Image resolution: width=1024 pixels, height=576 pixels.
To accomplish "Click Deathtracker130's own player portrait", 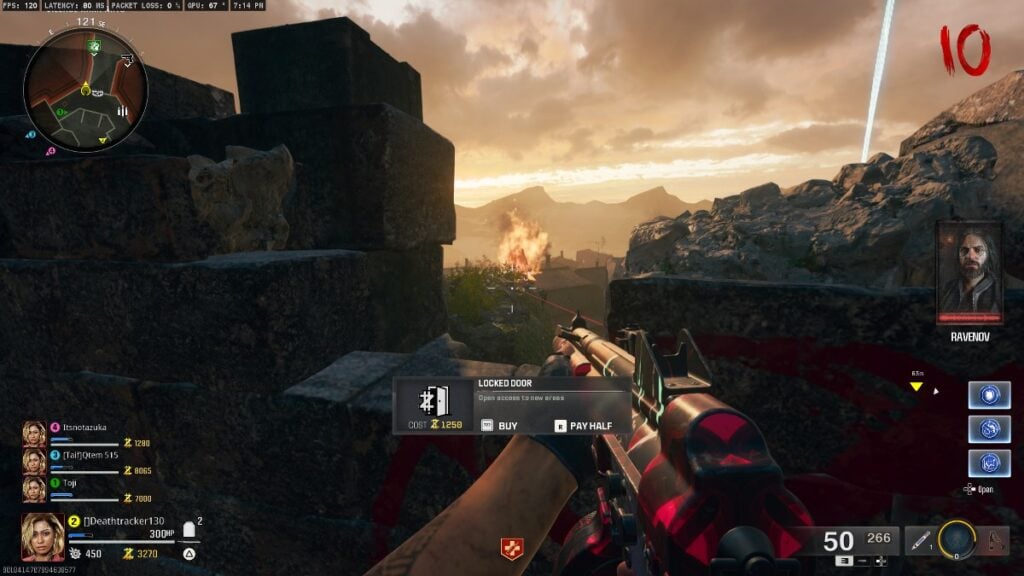I will click(43, 536).
